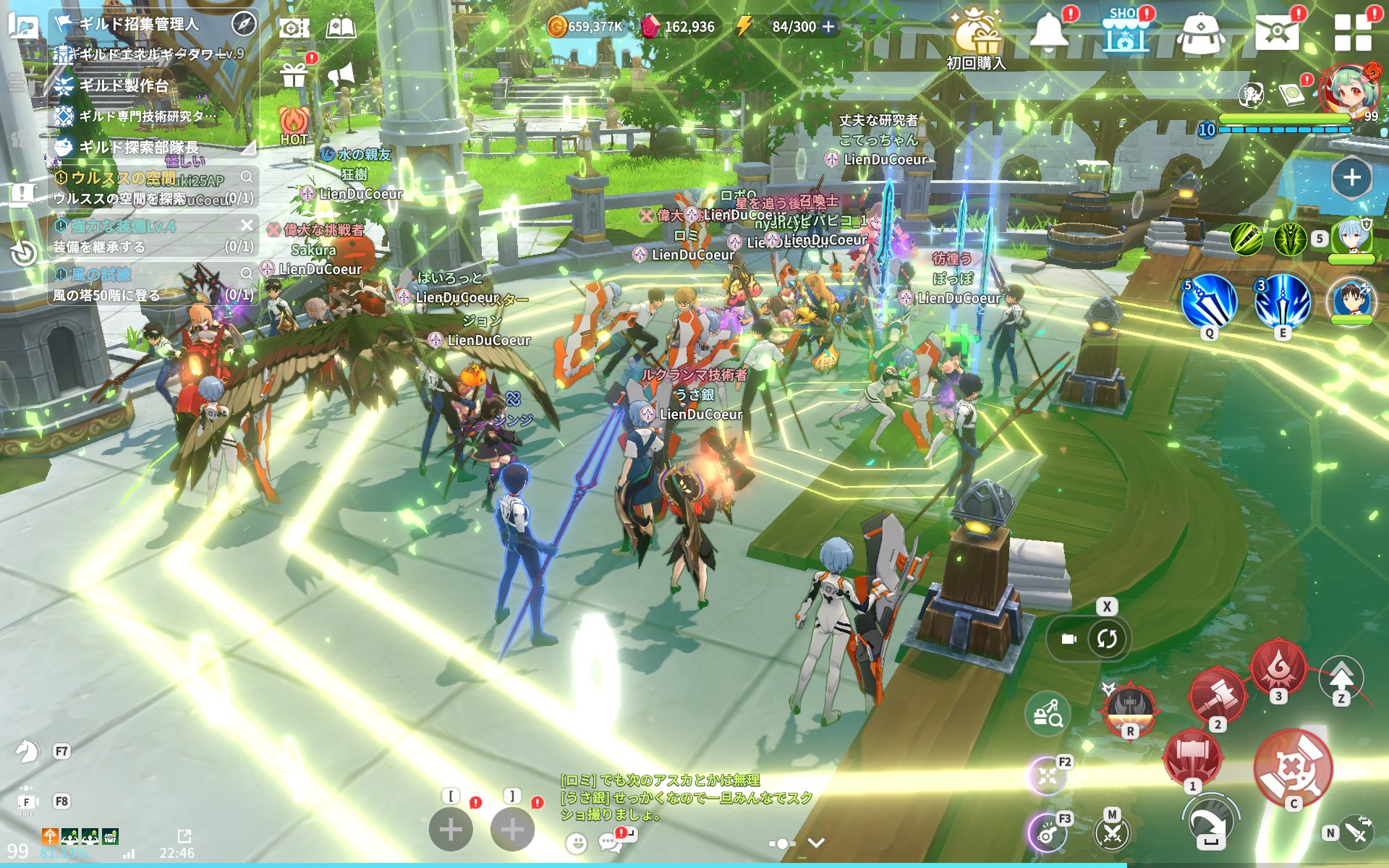Open the backpack inventory

tap(1201, 33)
